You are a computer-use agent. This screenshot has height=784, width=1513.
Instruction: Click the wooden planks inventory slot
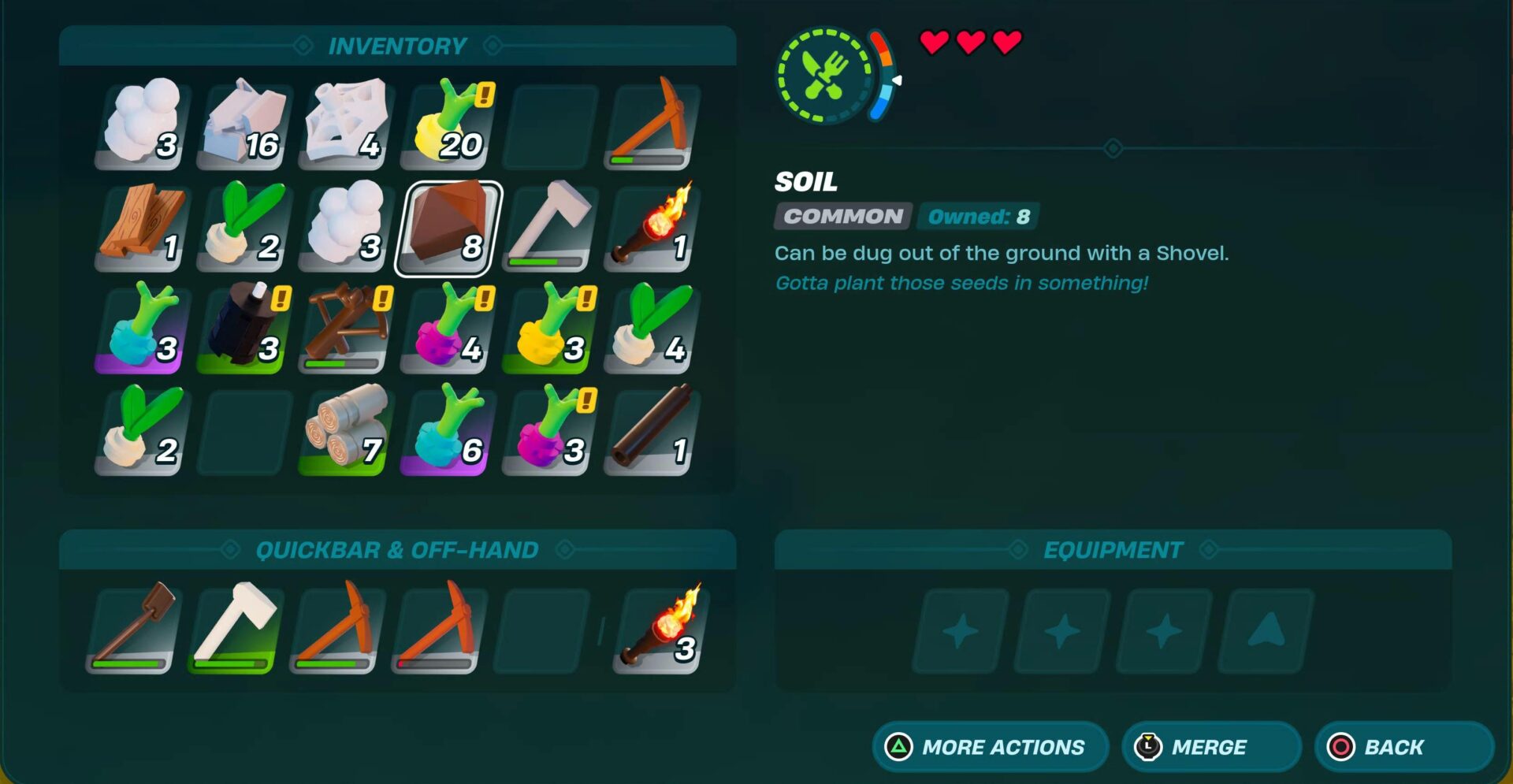pos(143,229)
